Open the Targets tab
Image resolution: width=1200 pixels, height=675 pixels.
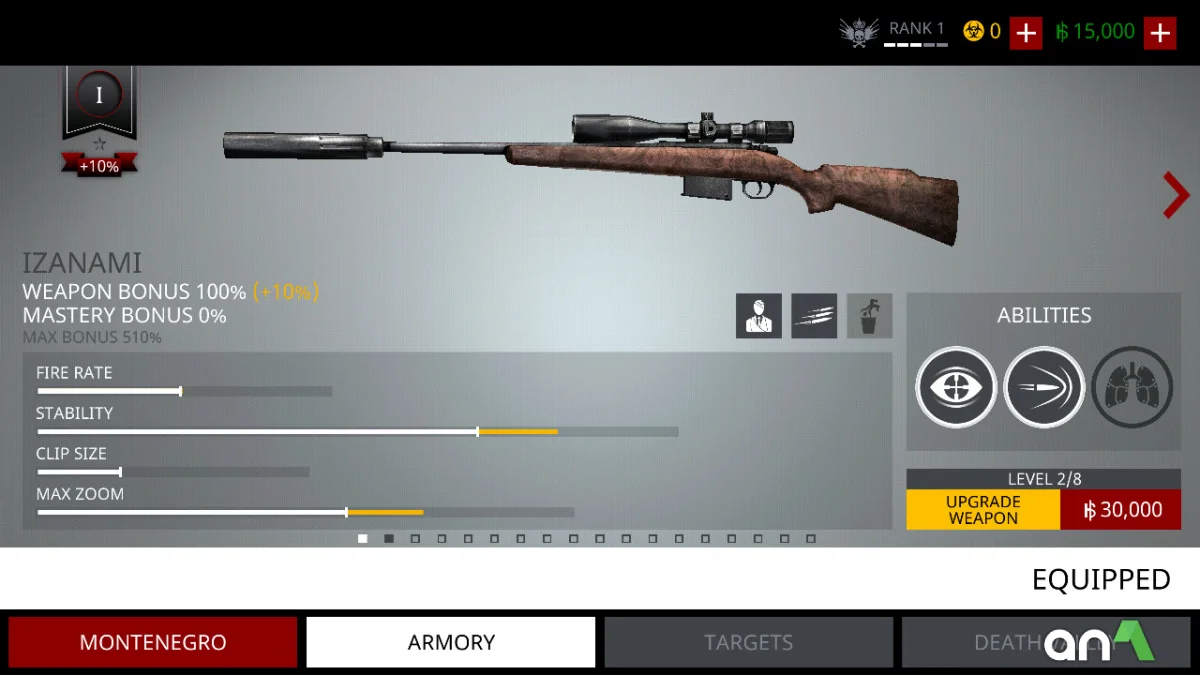coord(748,642)
